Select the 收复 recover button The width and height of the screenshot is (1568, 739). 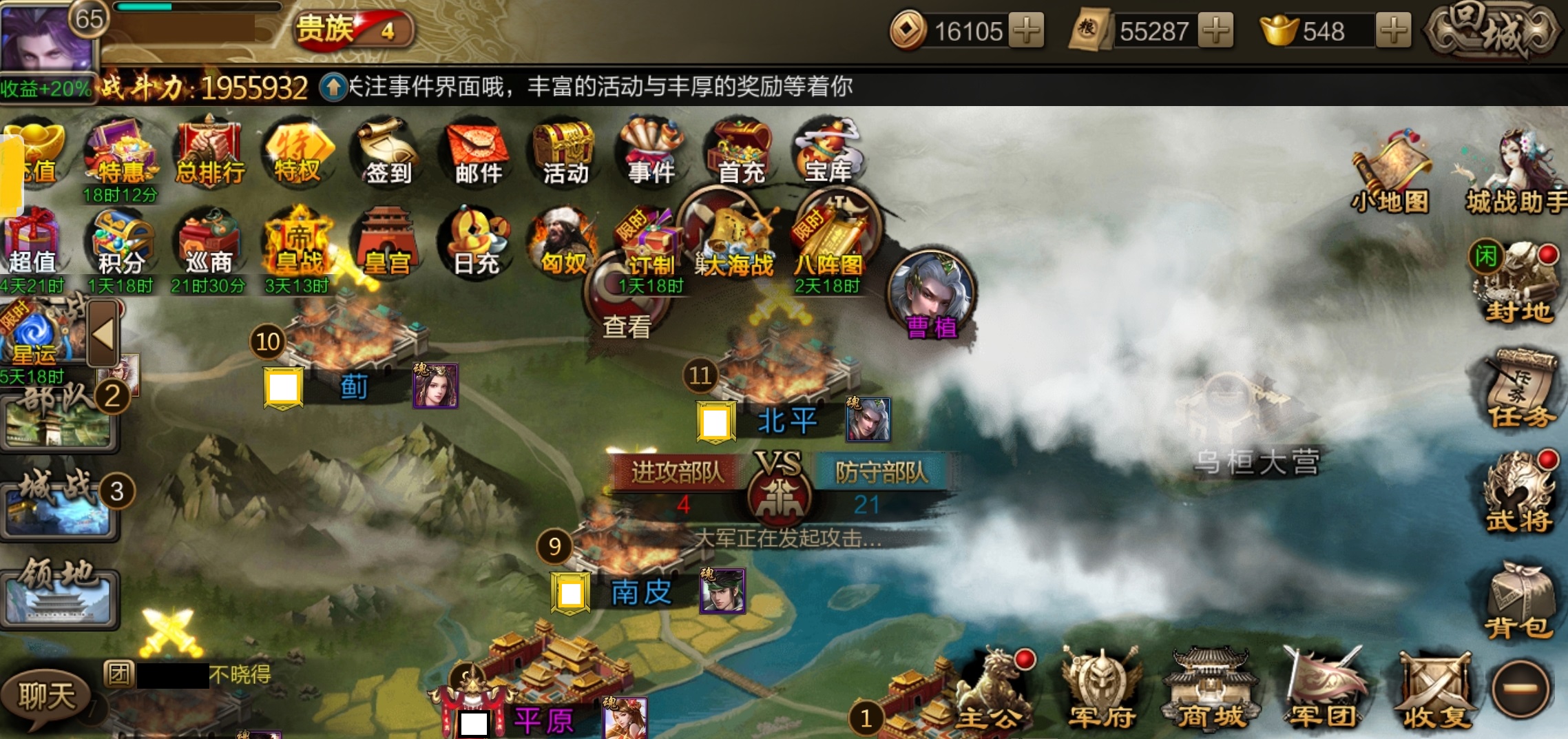pos(1435,689)
